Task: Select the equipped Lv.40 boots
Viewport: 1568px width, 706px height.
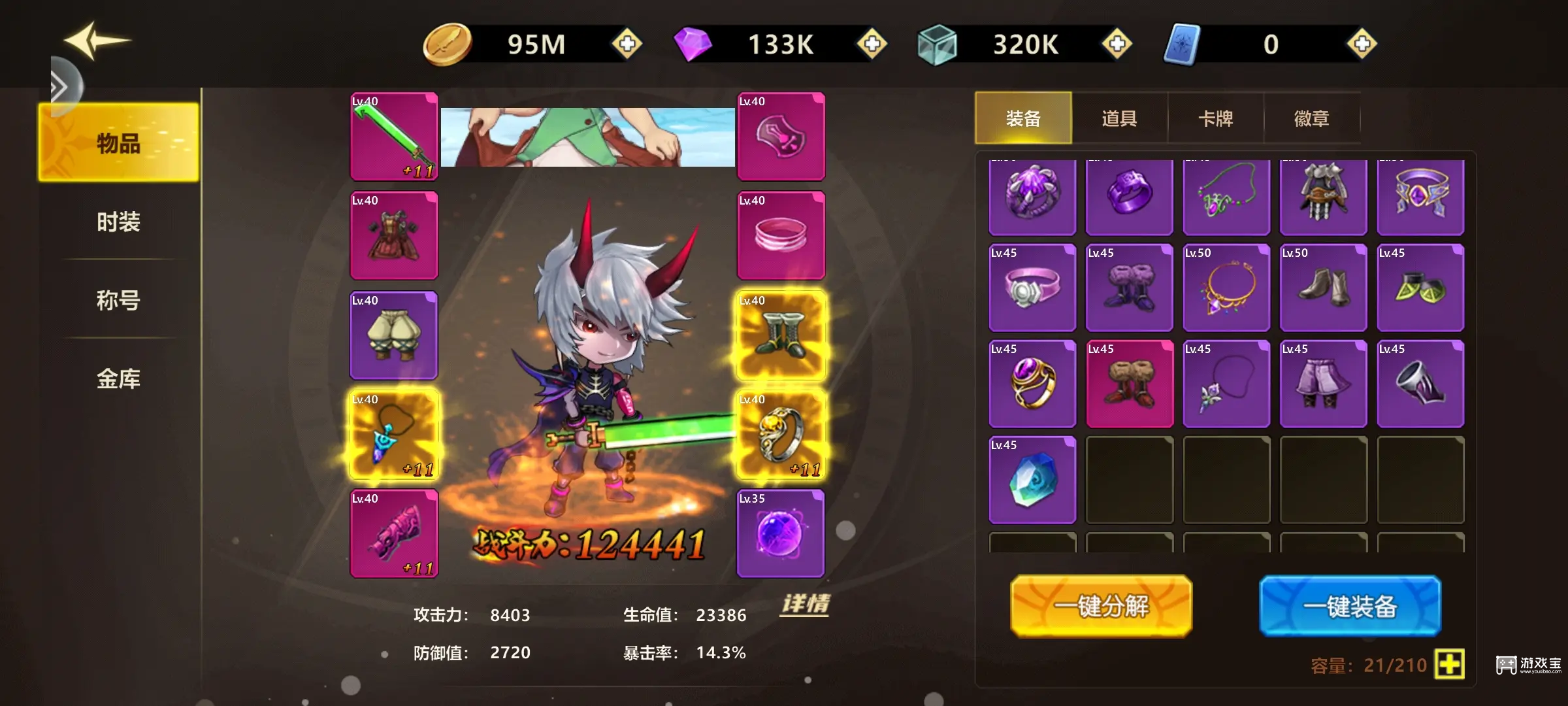Action: point(781,335)
